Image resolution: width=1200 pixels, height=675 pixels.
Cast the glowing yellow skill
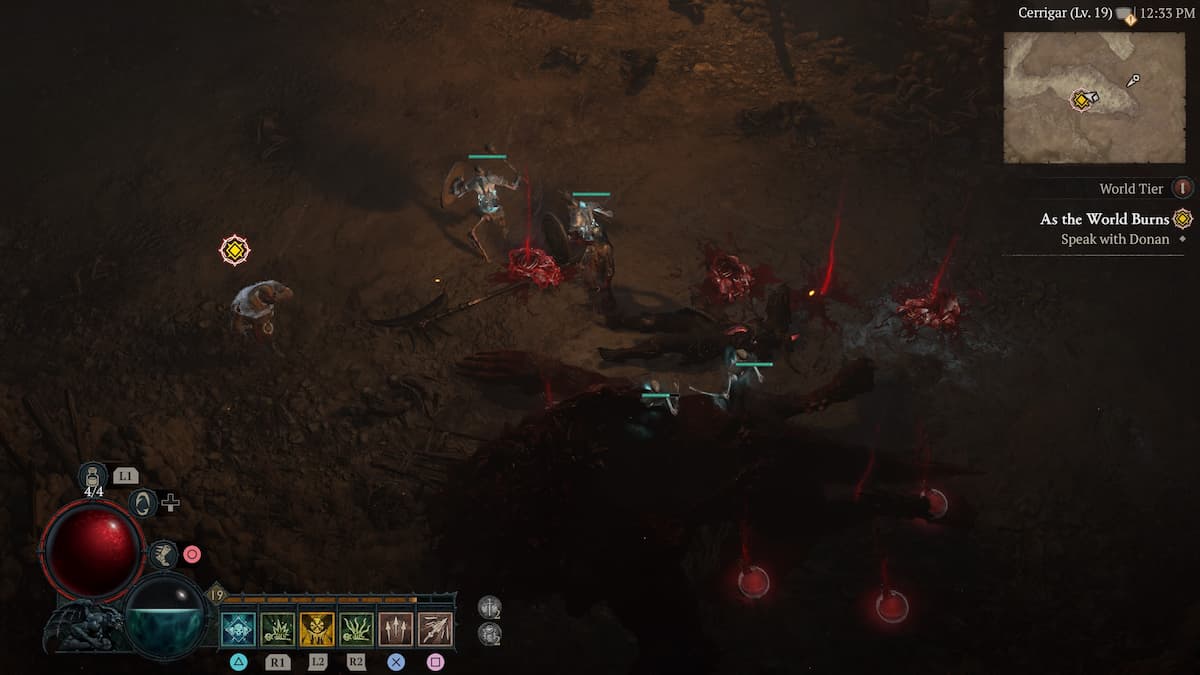pyautogui.click(x=317, y=629)
